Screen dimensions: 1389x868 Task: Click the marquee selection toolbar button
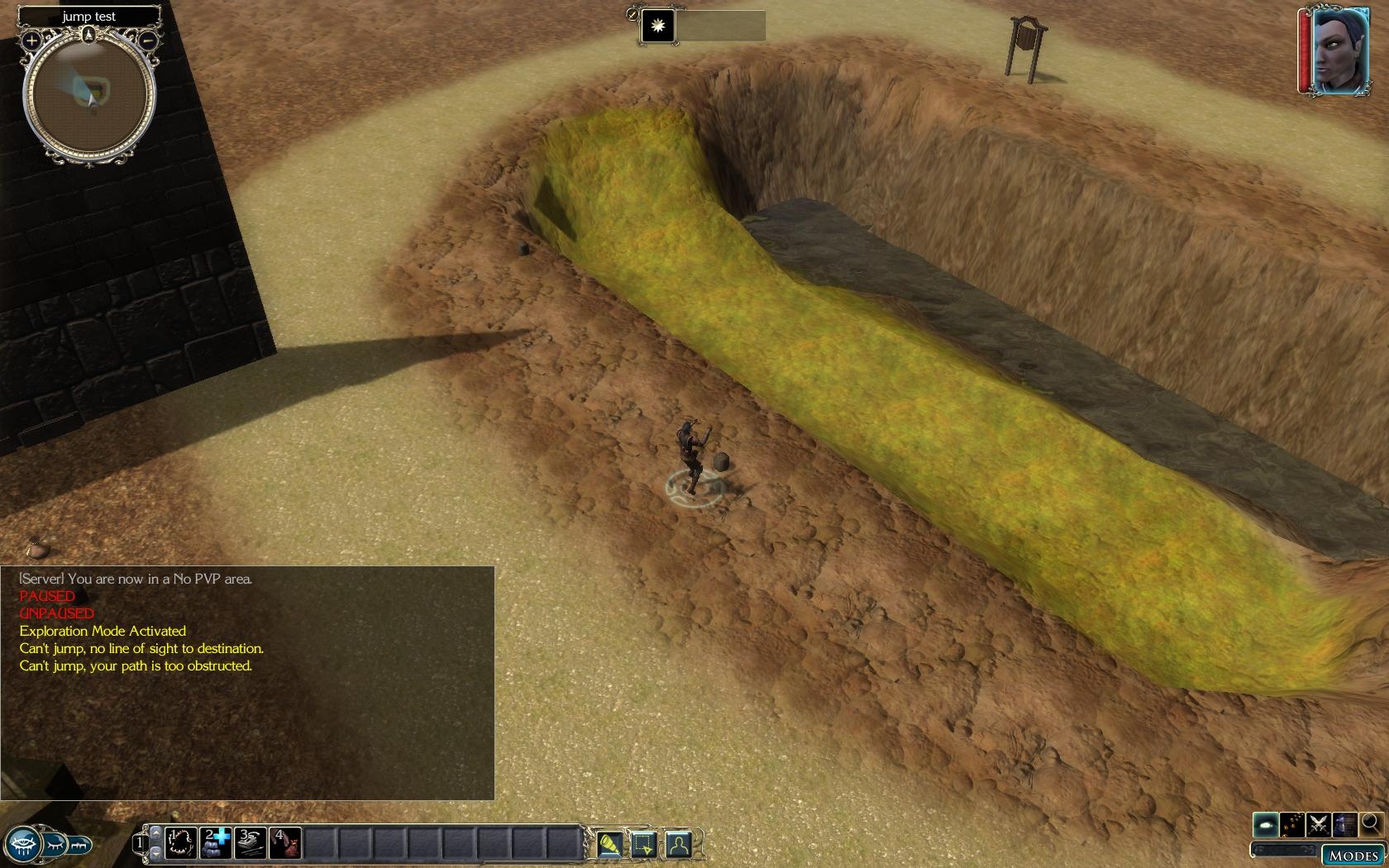[643, 844]
